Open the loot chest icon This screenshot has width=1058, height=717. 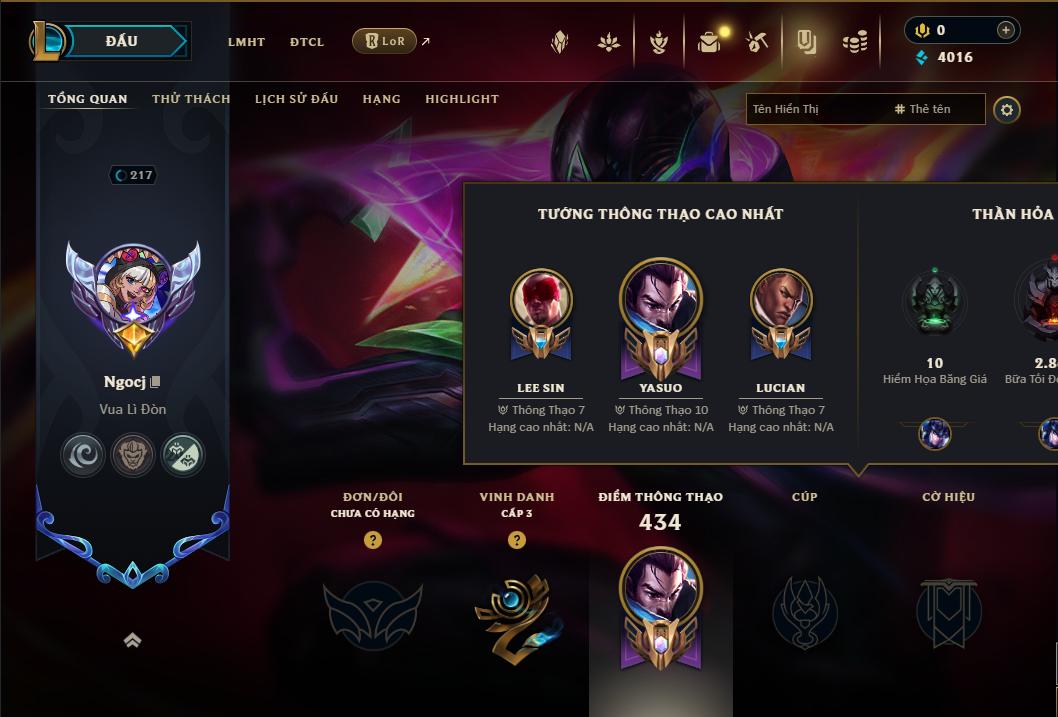coord(710,42)
